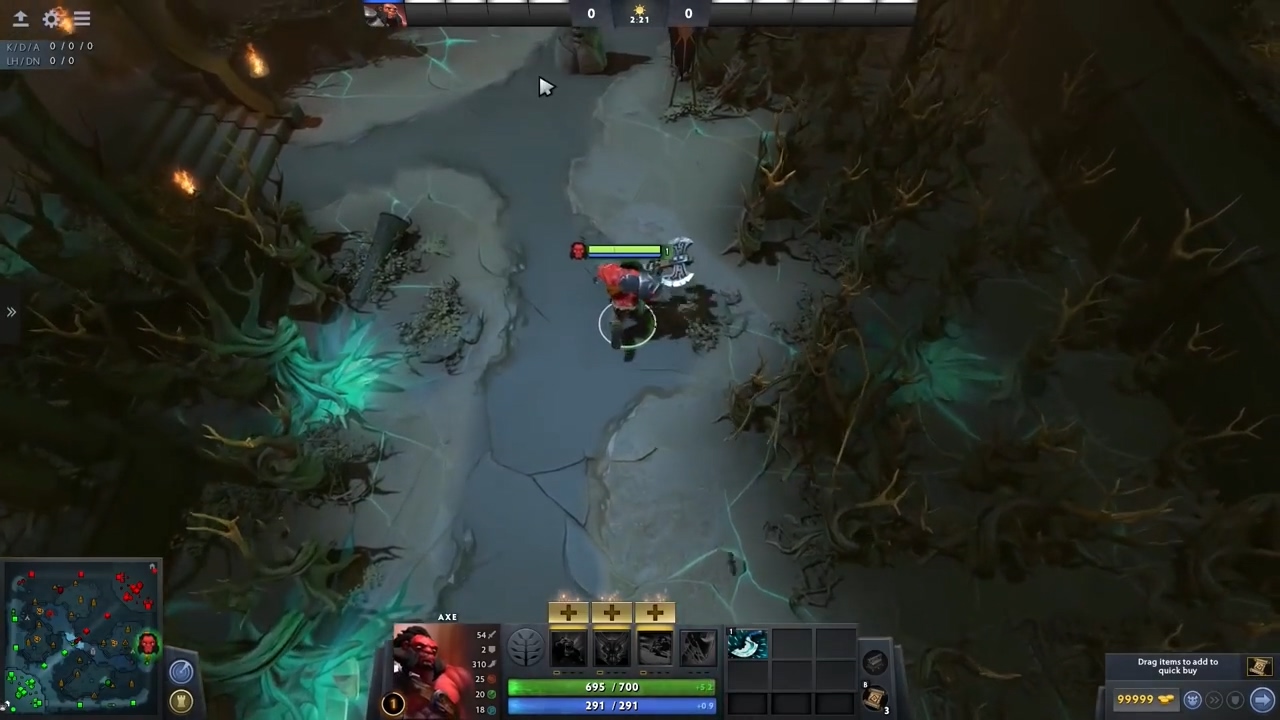The width and height of the screenshot is (1280, 720).
Task: Click the quick buy scroll item slot
Action: tap(1258, 666)
